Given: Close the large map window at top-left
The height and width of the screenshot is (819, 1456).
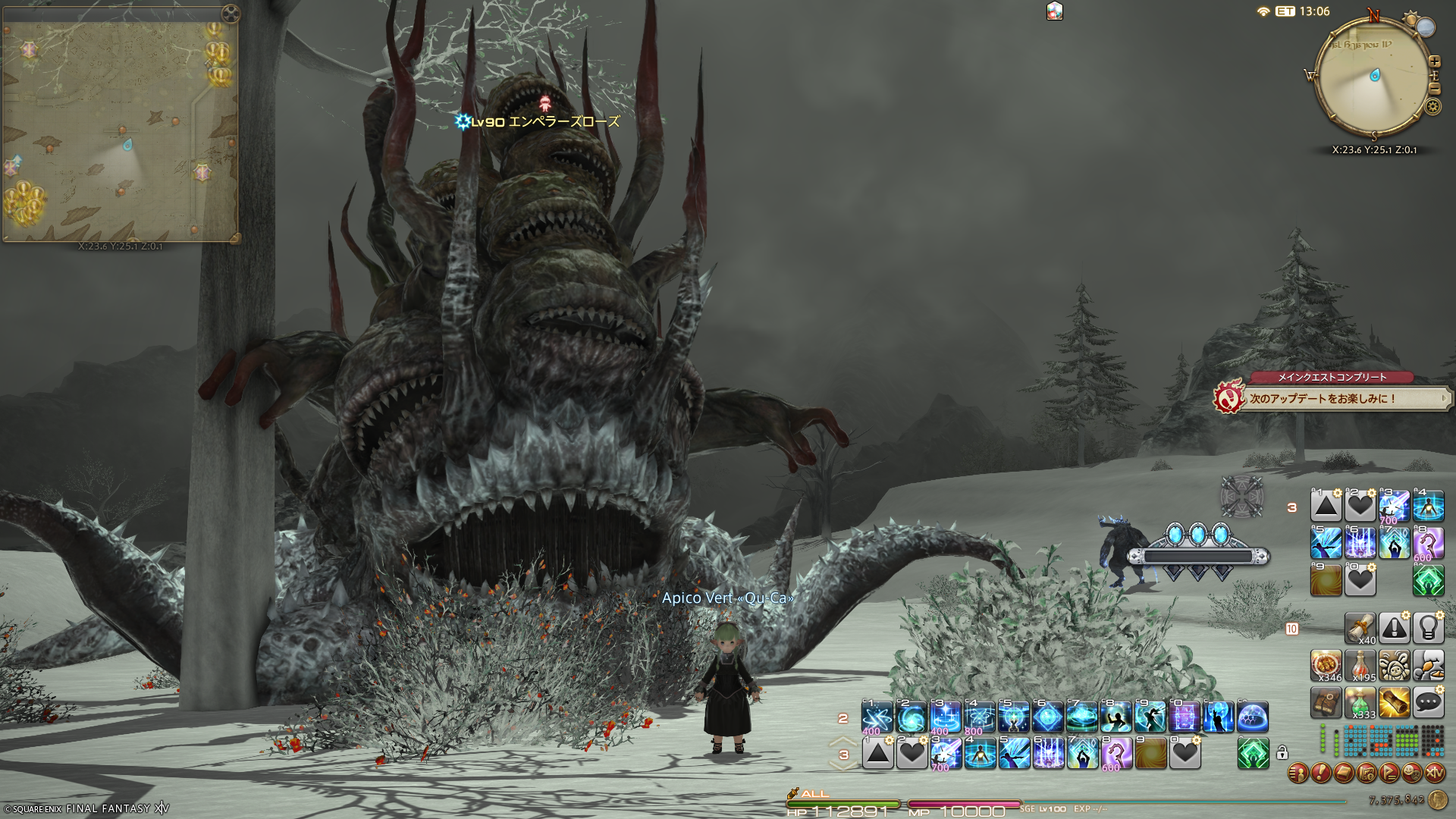Looking at the screenshot, I should pyautogui.click(x=231, y=14).
